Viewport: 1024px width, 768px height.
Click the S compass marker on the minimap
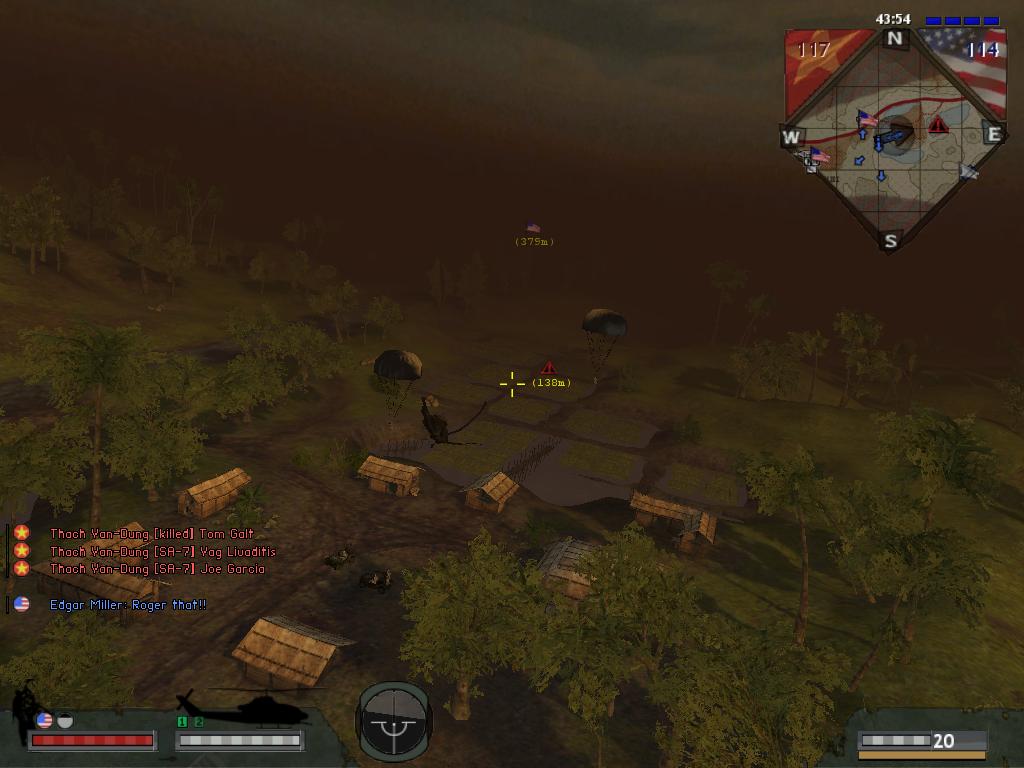click(x=890, y=240)
